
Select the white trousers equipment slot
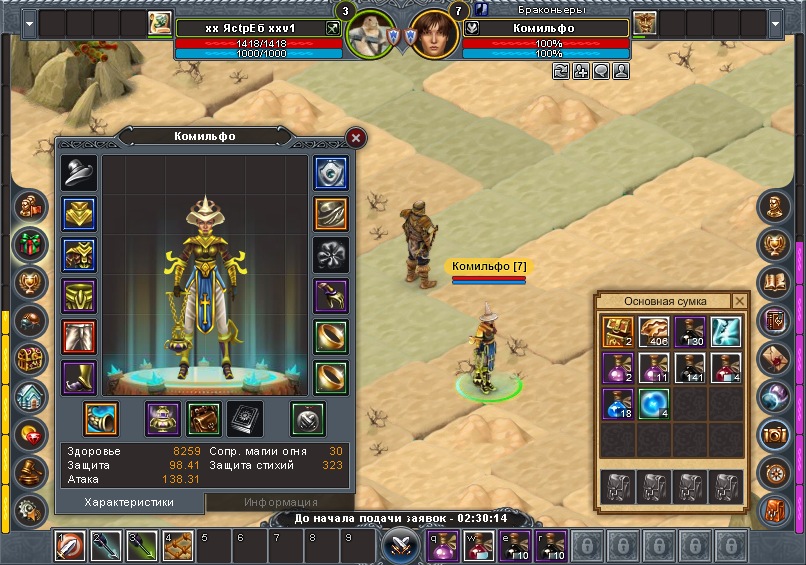[x=78, y=337]
